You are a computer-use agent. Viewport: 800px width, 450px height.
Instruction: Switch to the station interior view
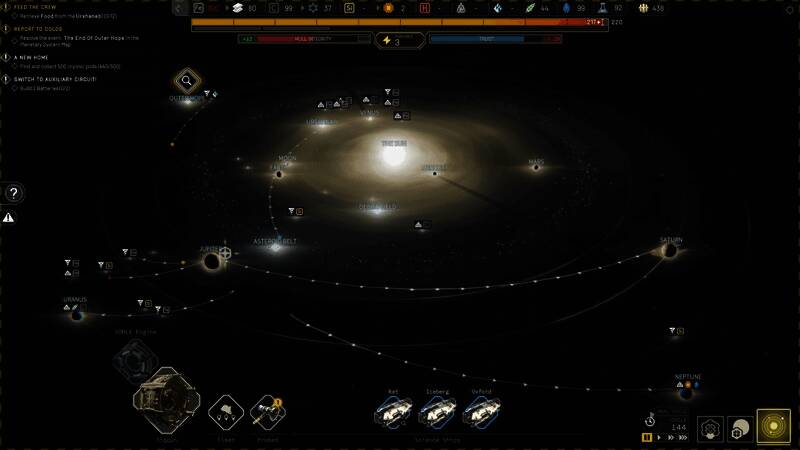pos(710,429)
